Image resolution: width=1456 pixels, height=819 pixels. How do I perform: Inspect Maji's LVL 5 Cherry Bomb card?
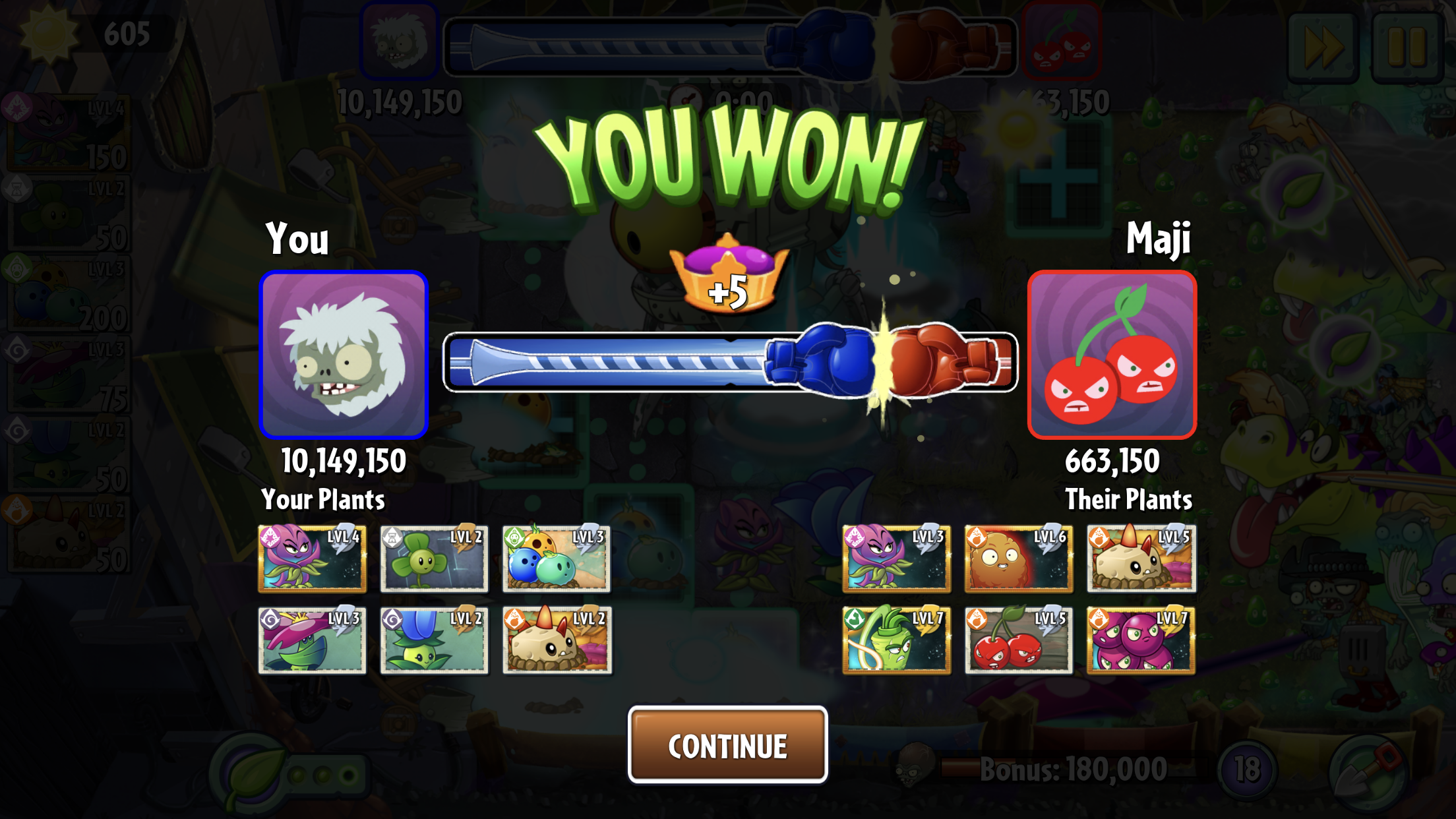(x=1019, y=640)
